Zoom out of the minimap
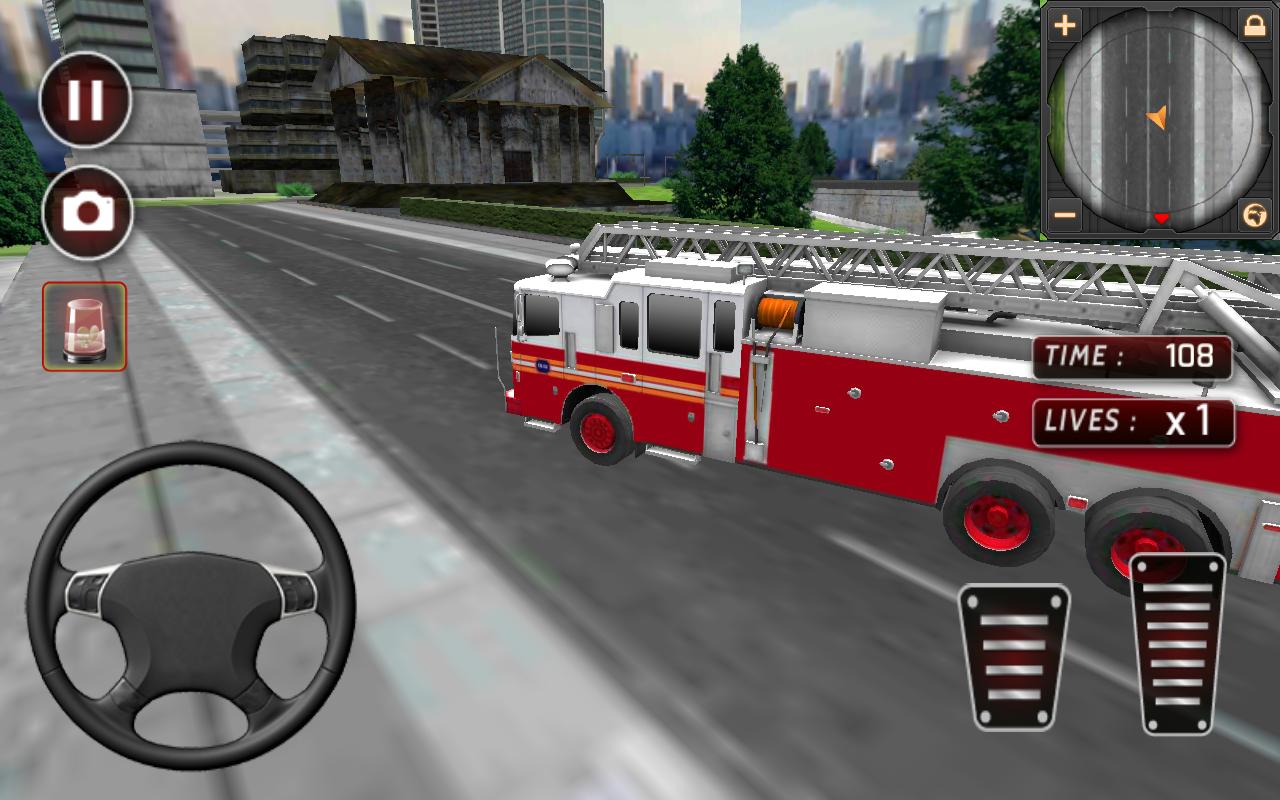The height and width of the screenshot is (800, 1280). click(x=1063, y=213)
